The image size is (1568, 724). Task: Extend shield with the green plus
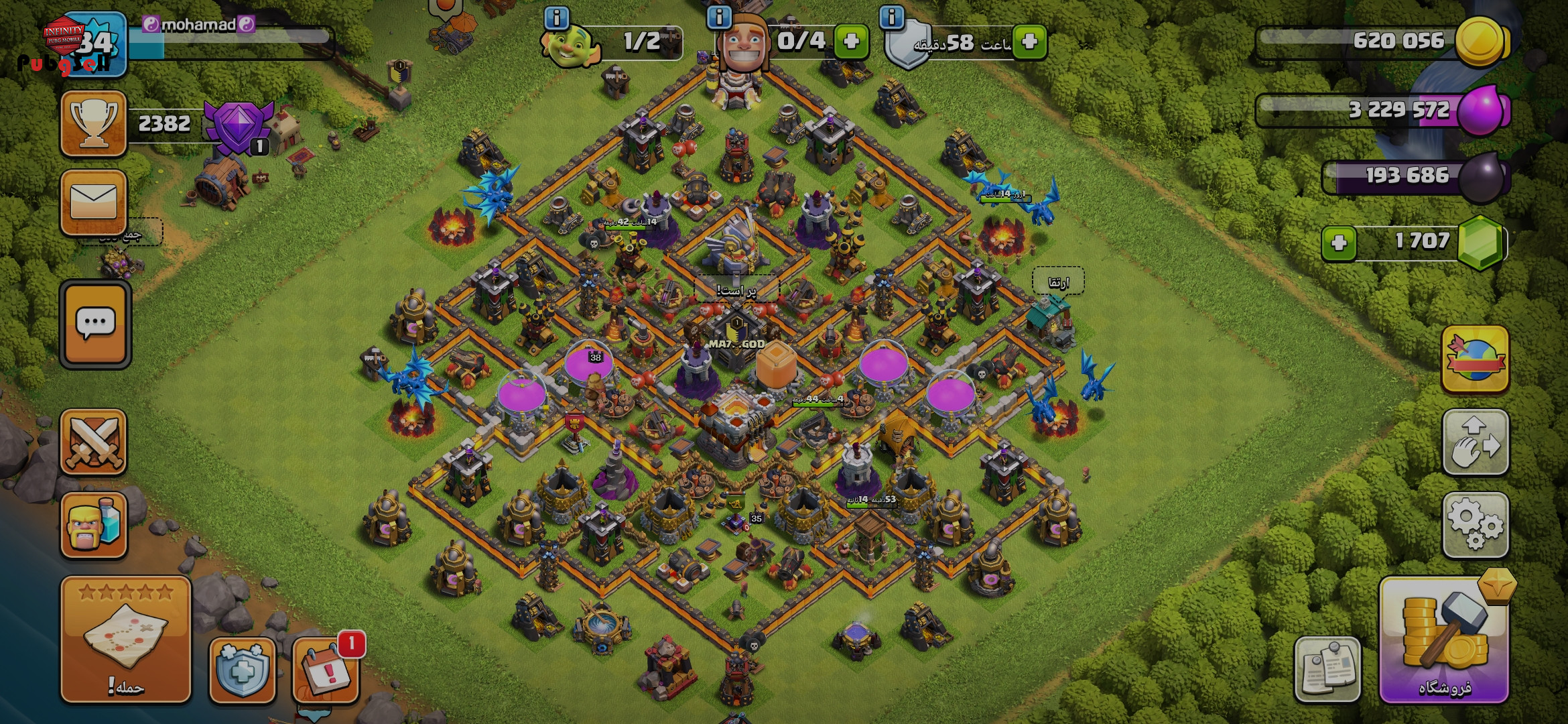tap(1030, 42)
